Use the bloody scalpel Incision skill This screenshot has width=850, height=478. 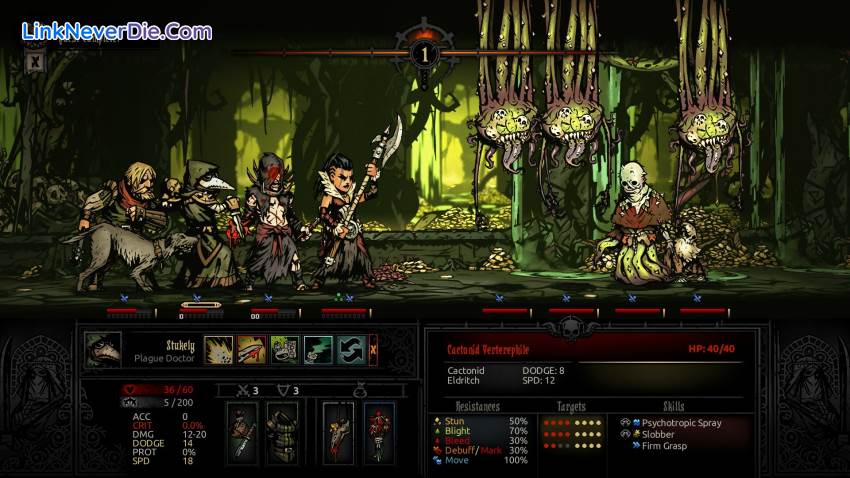pyautogui.click(x=252, y=349)
